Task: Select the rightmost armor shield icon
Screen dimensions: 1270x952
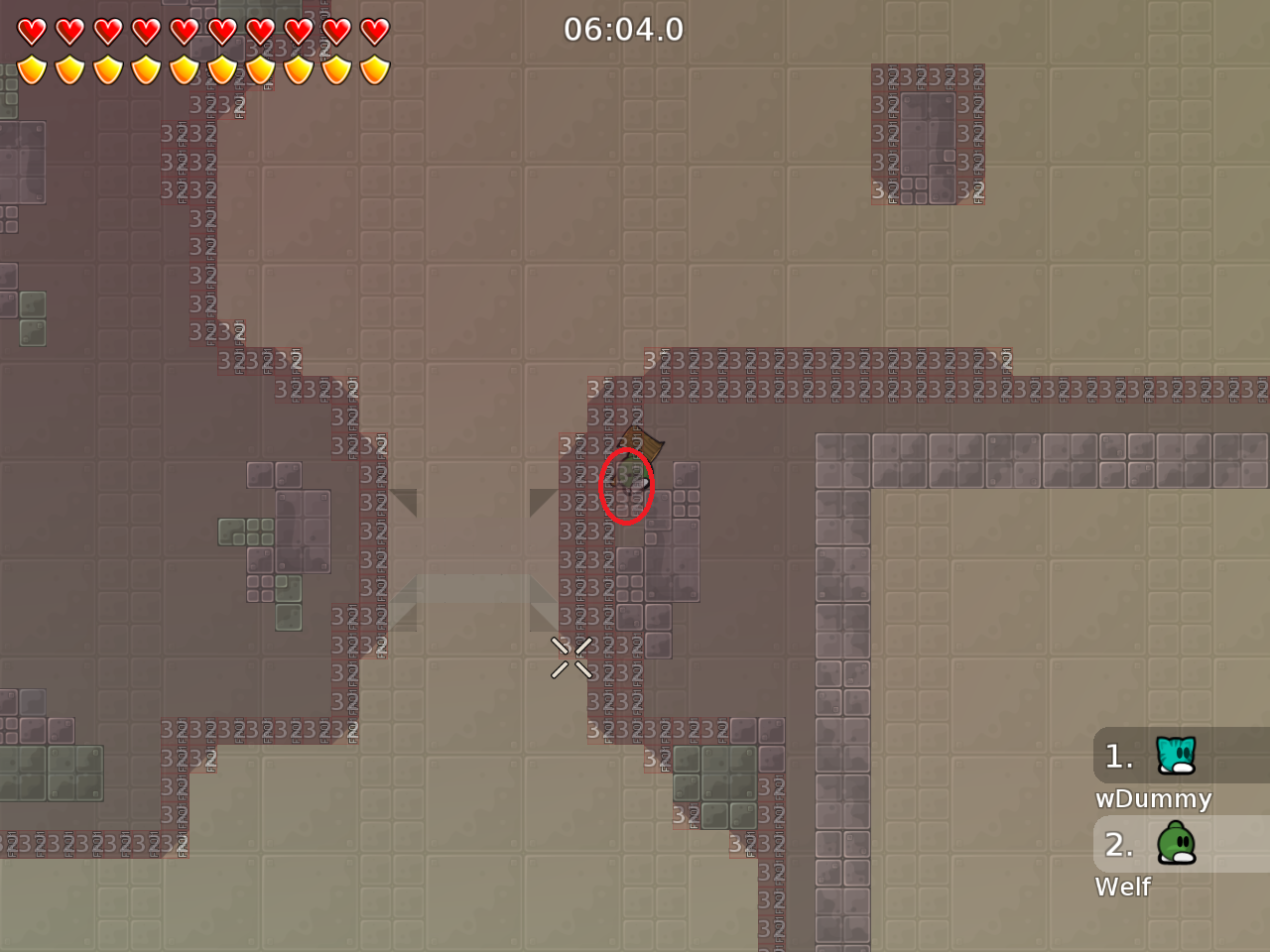Action: (375, 69)
